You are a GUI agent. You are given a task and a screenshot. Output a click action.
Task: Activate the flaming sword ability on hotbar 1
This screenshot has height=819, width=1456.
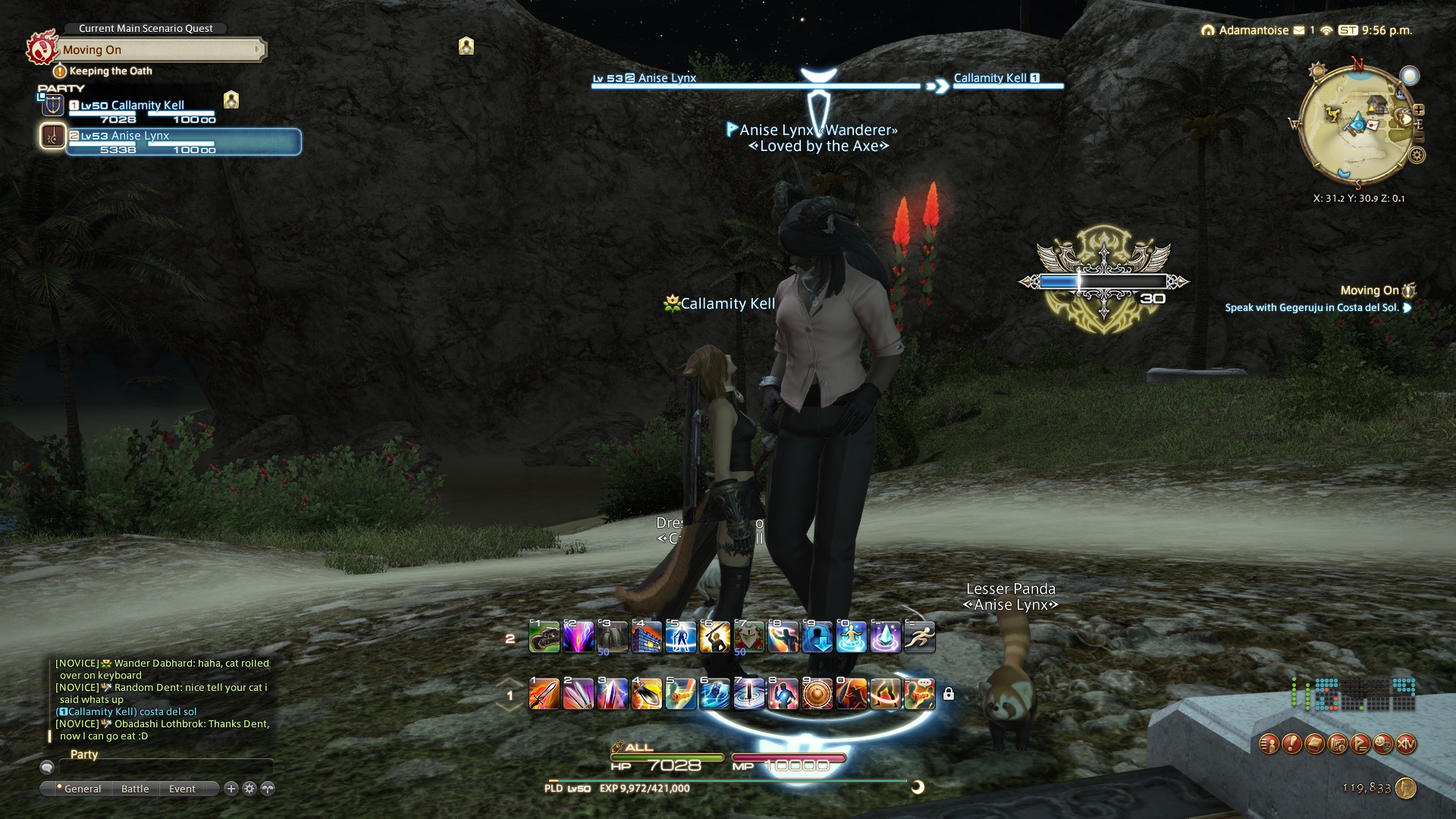click(544, 694)
